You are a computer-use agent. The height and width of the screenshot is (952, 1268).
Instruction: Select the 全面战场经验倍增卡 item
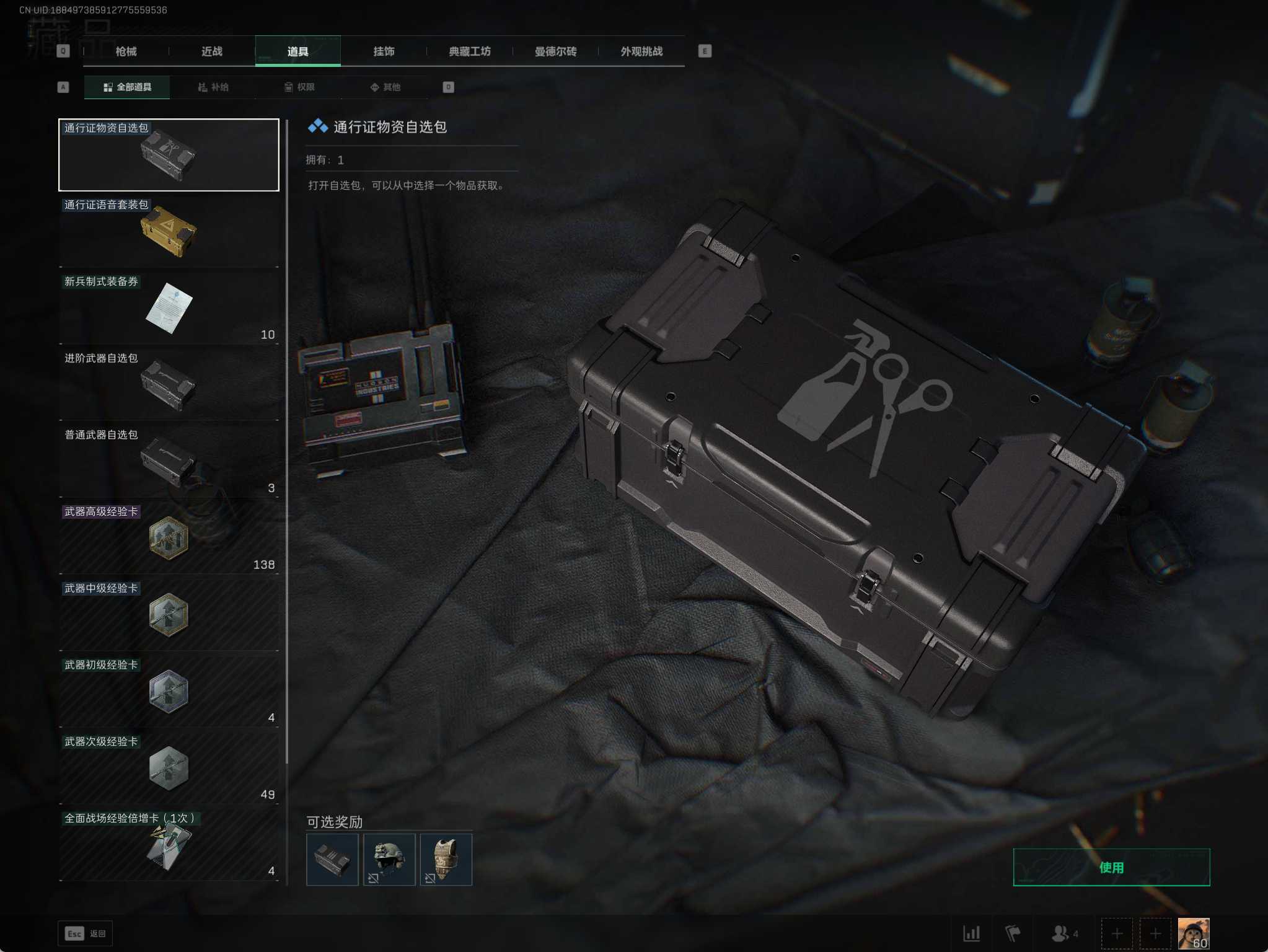(x=169, y=845)
